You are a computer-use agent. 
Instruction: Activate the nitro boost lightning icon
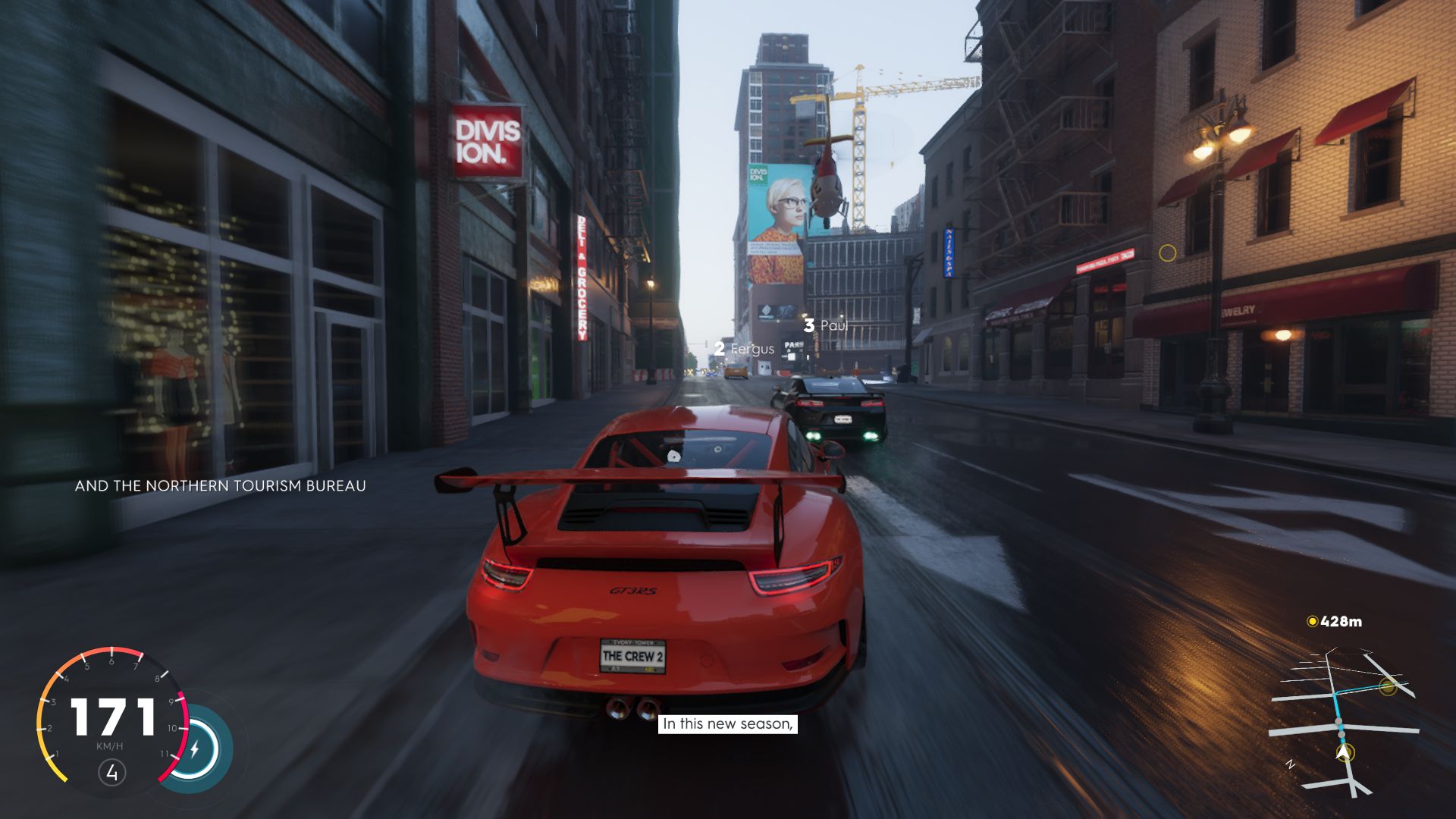[194, 749]
